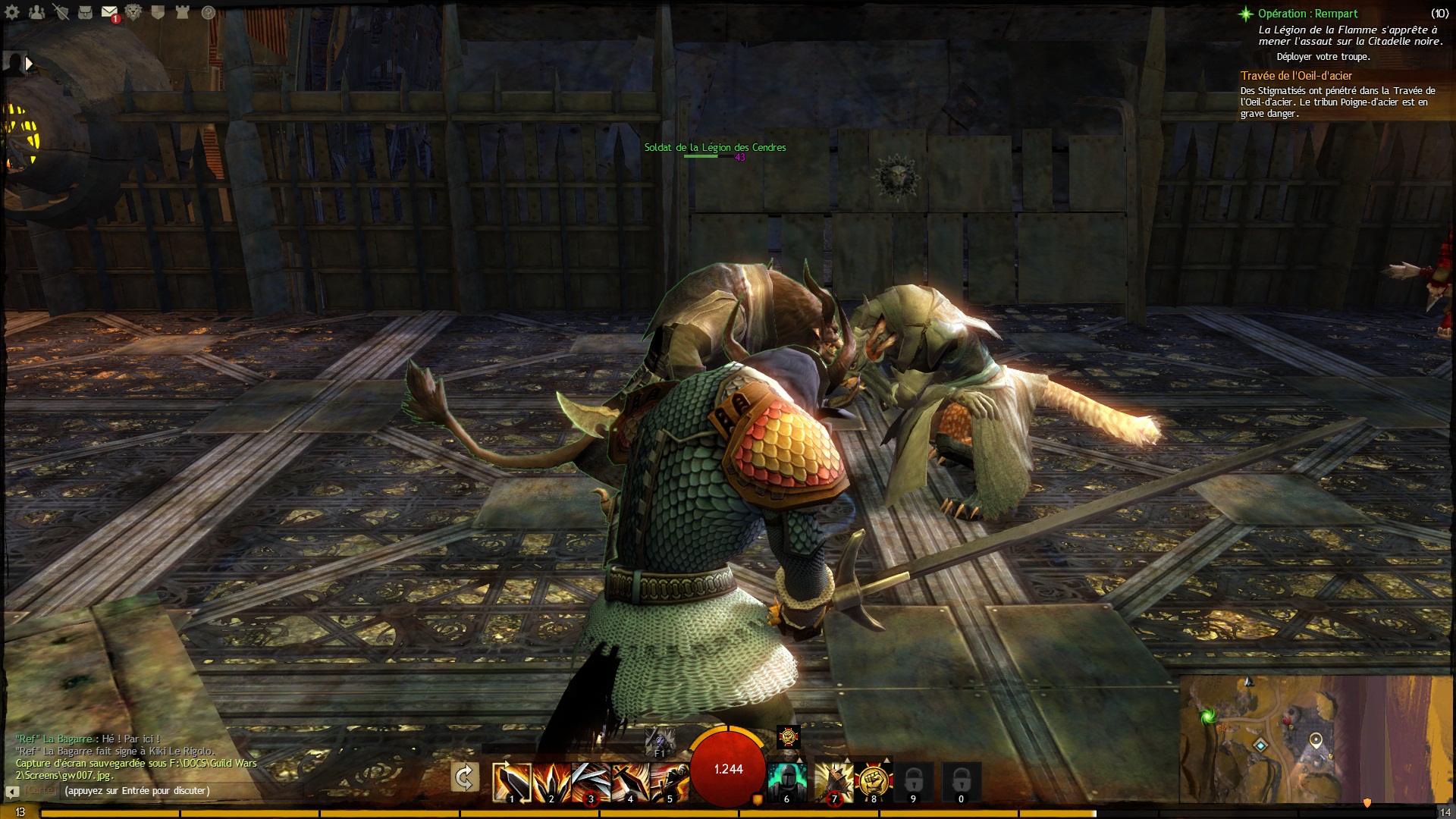The image size is (1456, 819).
Task: Use the golden fist medal skill in slot 8
Action: 873,781
